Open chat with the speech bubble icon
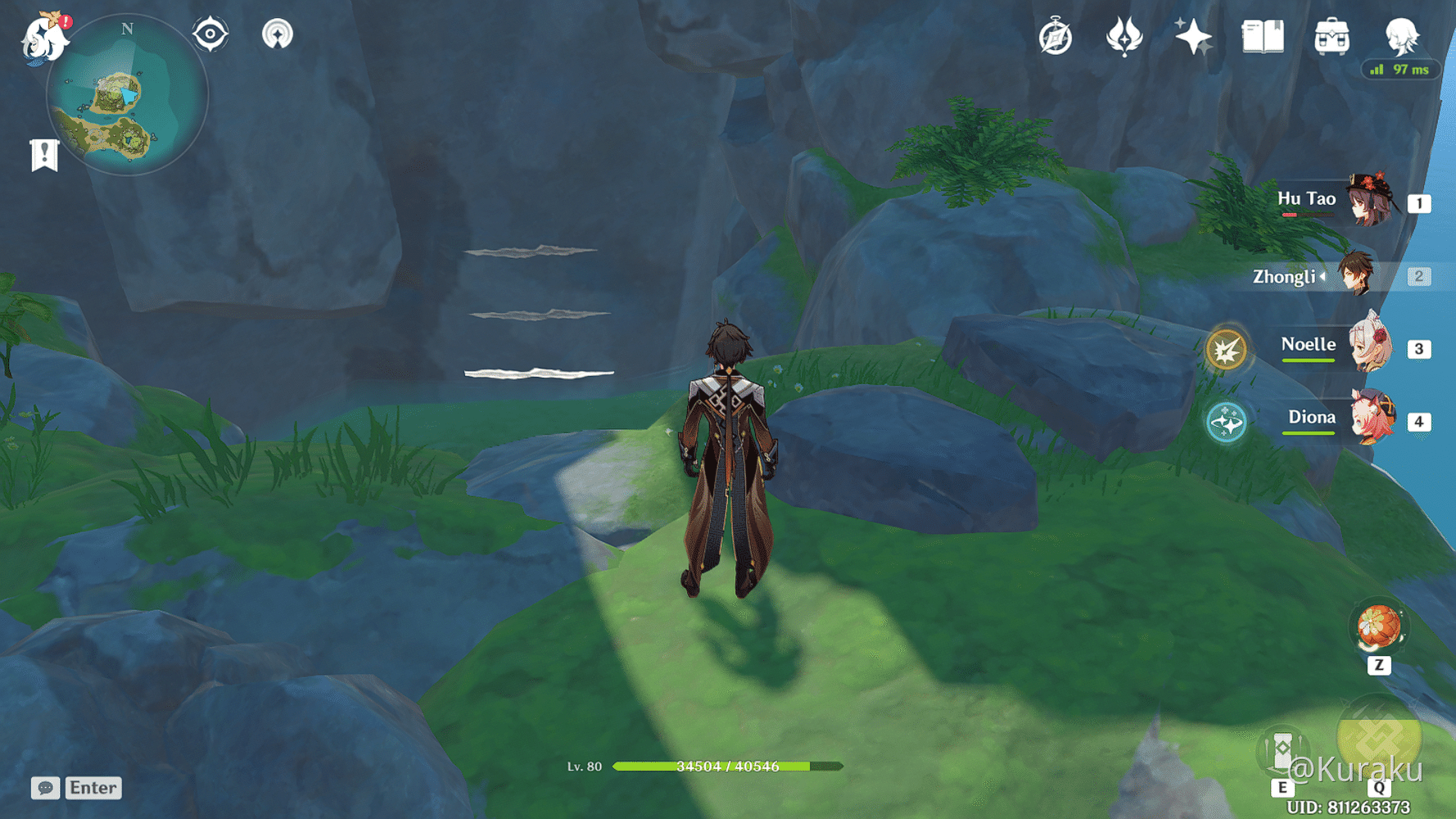 click(x=44, y=788)
